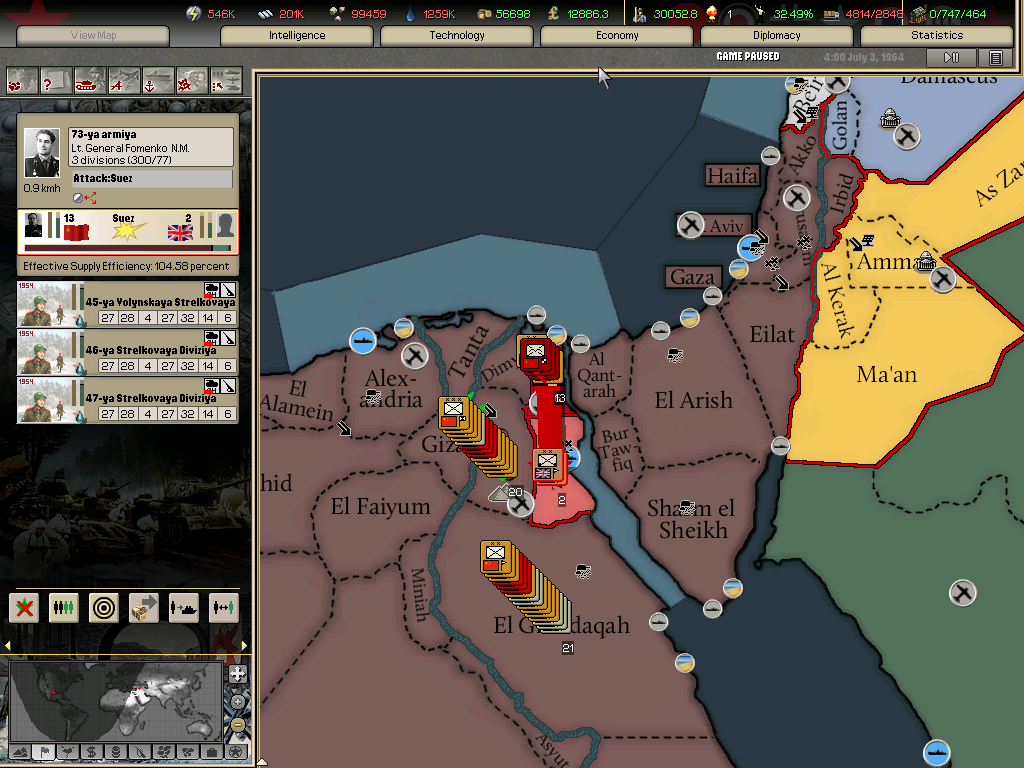Click the red tank land units icon
This screenshot has height=768, width=1024.
(x=90, y=80)
